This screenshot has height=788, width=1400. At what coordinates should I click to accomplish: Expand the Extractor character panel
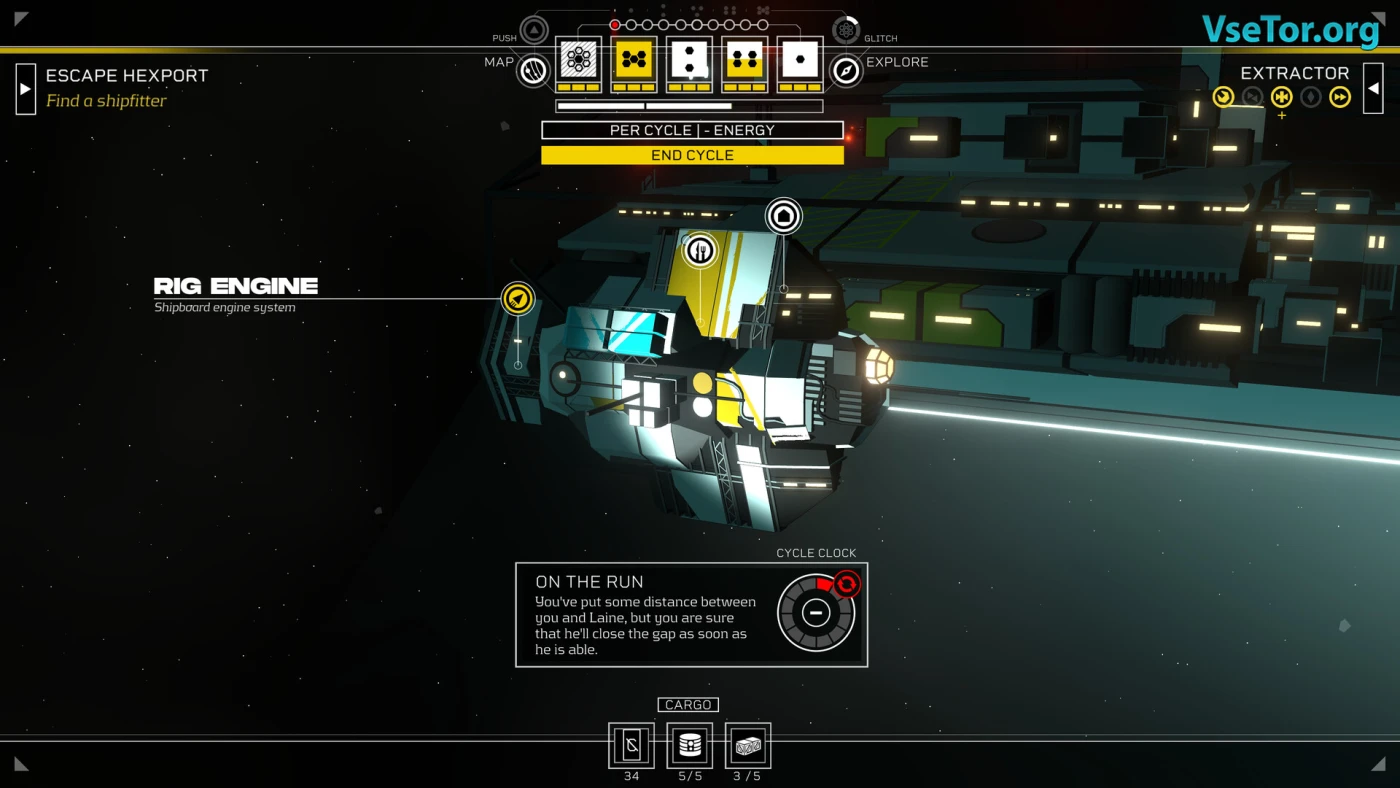1373,88
